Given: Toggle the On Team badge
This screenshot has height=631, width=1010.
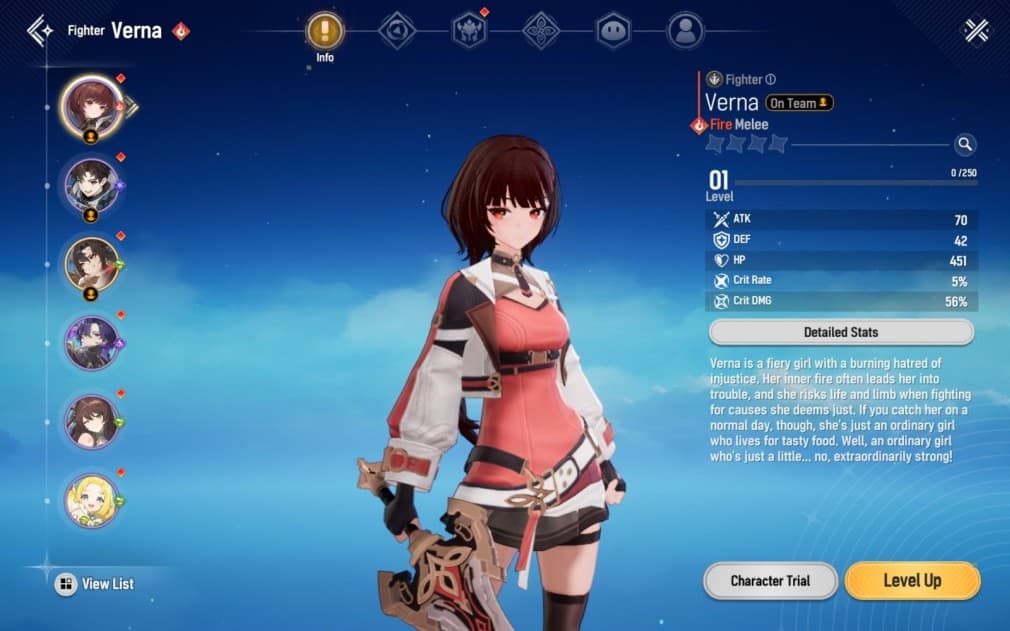Looking at the screenshot, I should click(x=799, y=103).
